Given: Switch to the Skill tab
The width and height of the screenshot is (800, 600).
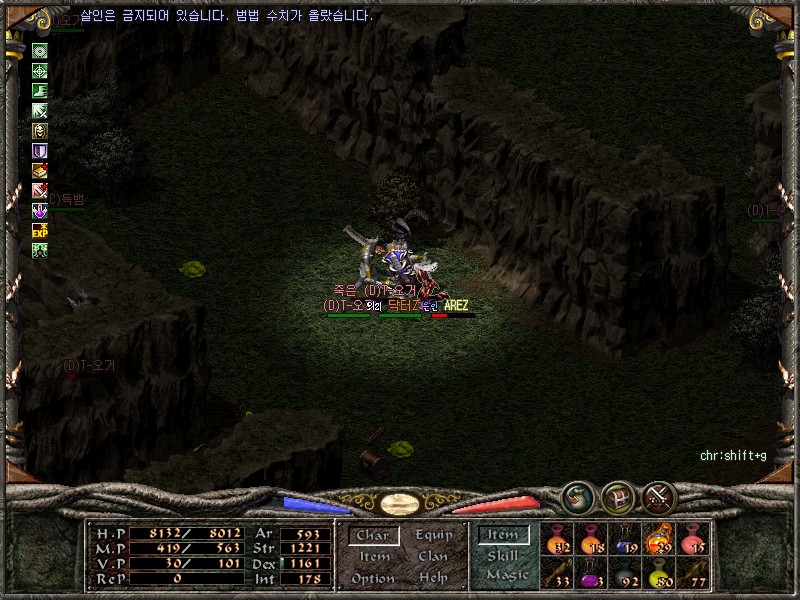Looking at the screenshot, I should [x=503, y=555].
